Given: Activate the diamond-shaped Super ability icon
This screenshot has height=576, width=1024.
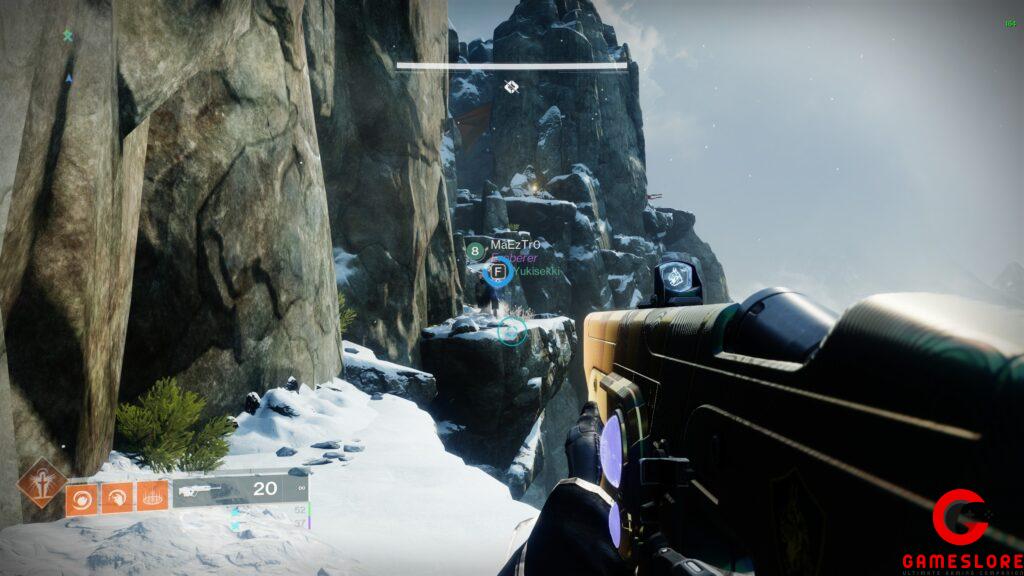Looking at the screenshot, I should pos(42,481).
